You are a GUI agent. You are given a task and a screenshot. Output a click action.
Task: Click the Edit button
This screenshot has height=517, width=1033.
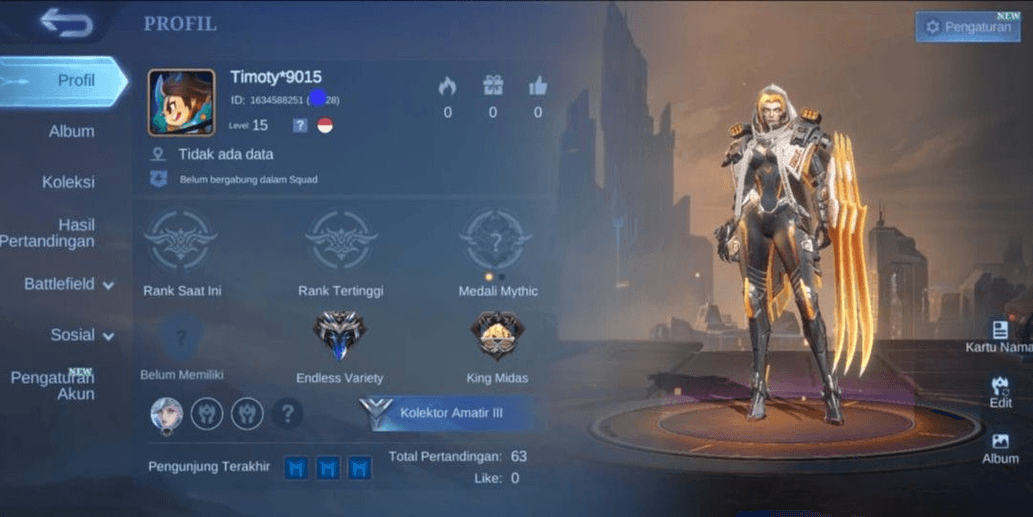1000,391
